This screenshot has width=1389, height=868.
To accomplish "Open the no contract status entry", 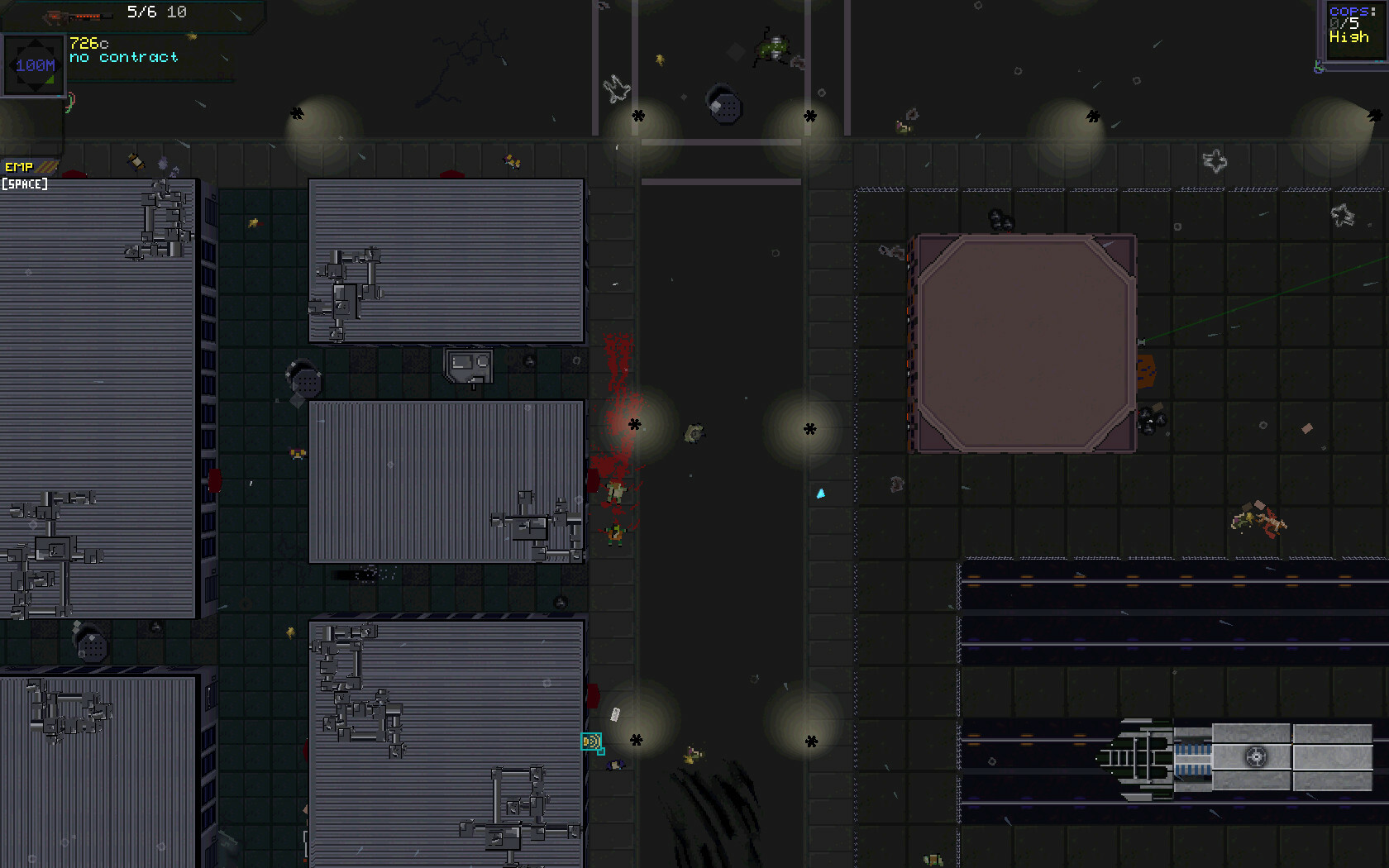I will coord(122,57).
